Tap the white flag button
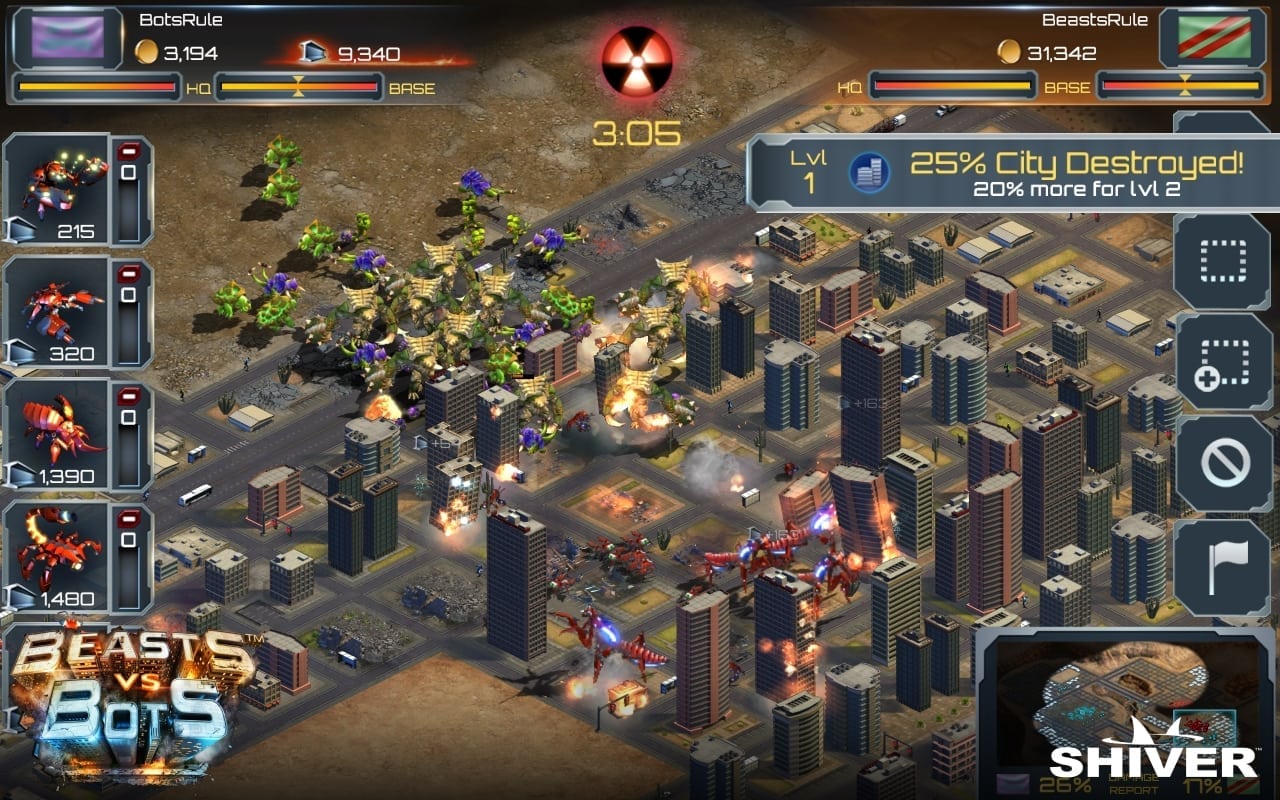 [1222, 567]
